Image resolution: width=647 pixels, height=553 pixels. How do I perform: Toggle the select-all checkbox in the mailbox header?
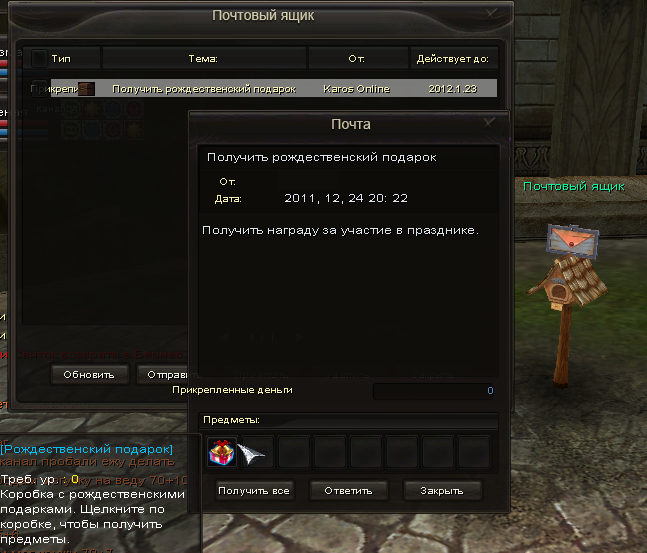tap(39, 58)
